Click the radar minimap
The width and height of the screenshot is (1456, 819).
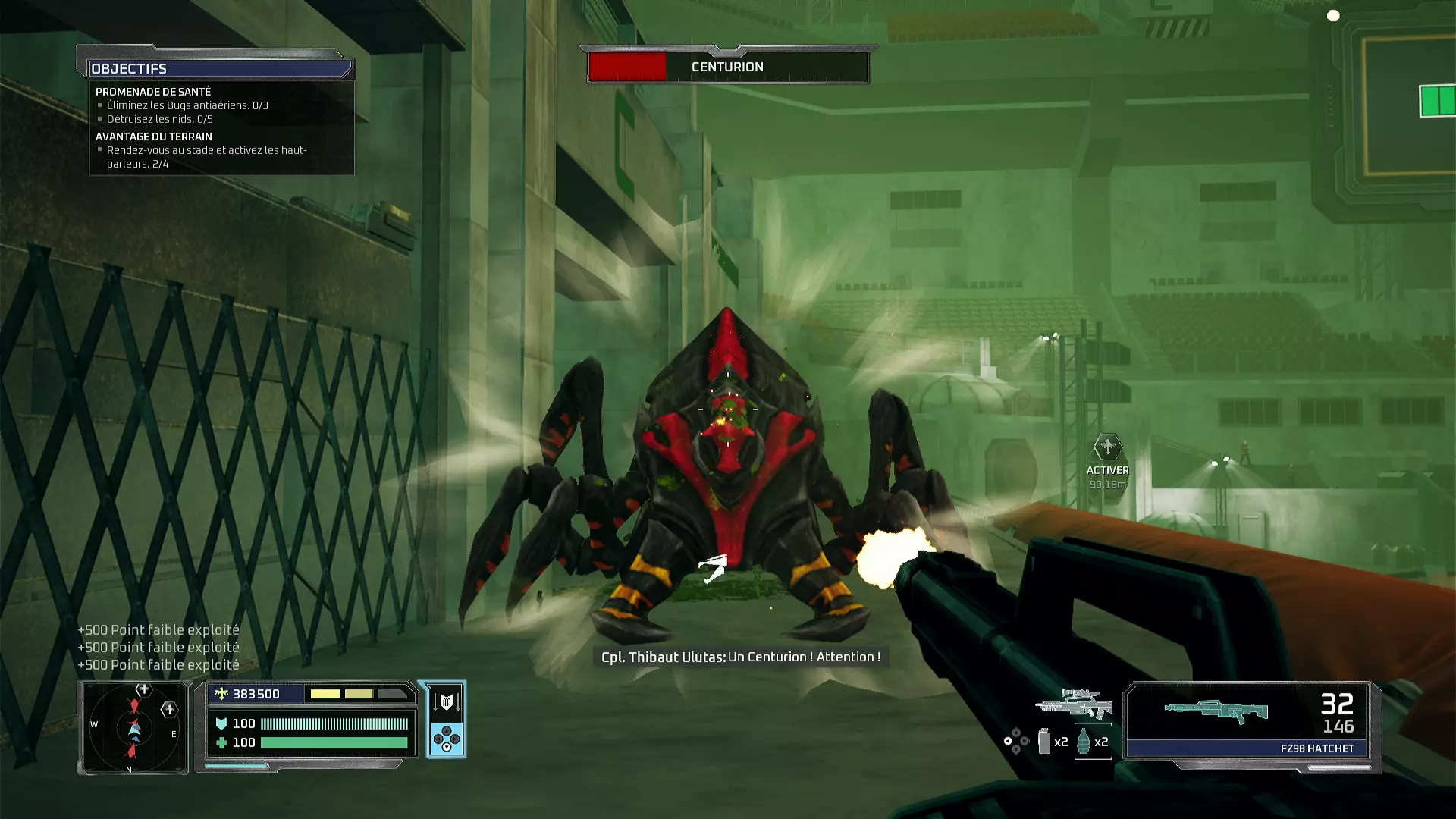133,728
